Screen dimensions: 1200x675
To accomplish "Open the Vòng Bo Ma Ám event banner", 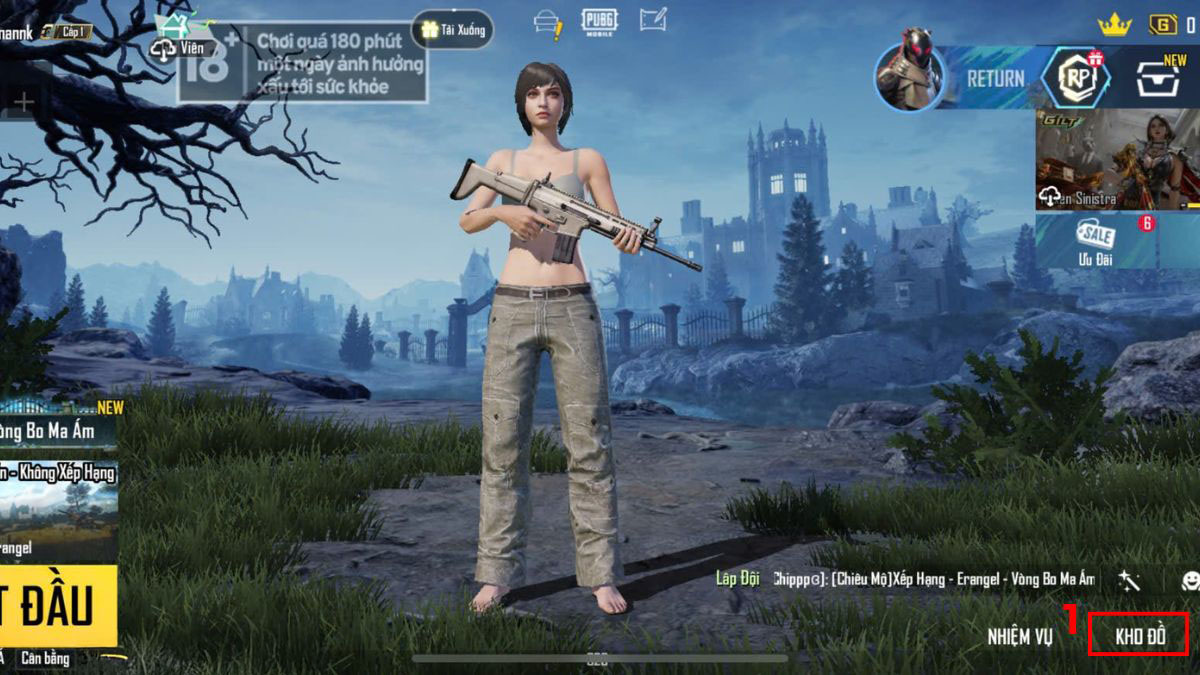I will (x=58, y=429).
